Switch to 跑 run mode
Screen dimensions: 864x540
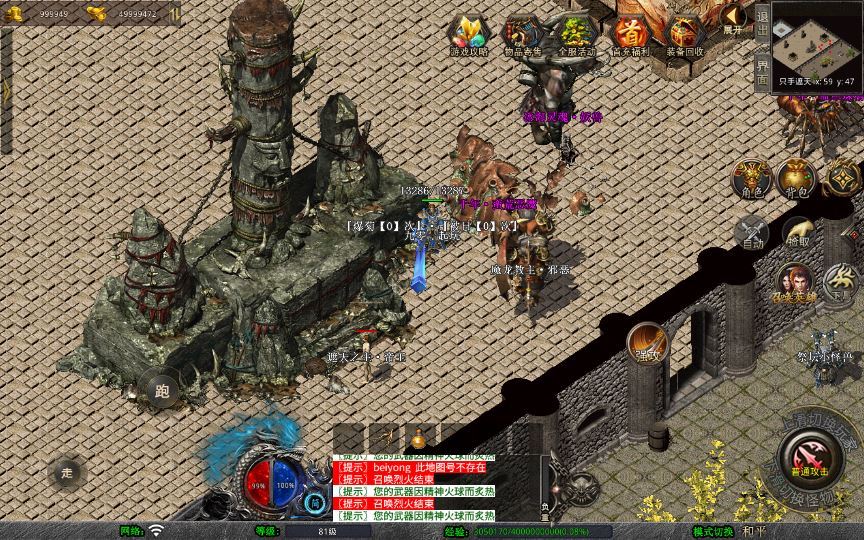(162, 390)
